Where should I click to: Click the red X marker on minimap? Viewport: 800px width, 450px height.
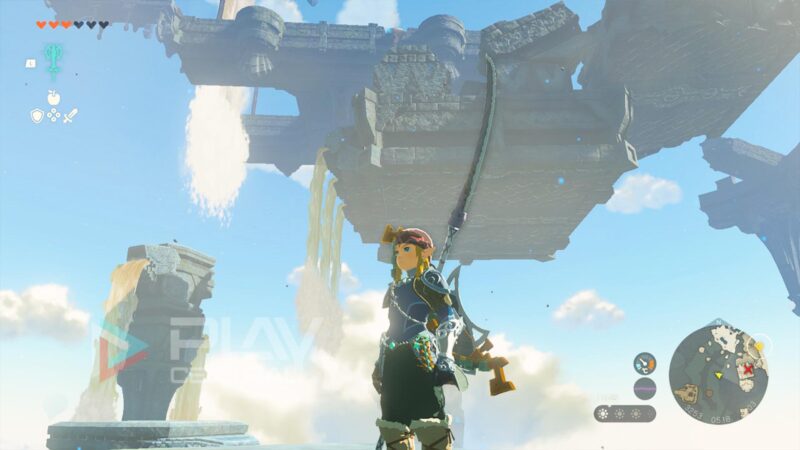click(747, 369)
